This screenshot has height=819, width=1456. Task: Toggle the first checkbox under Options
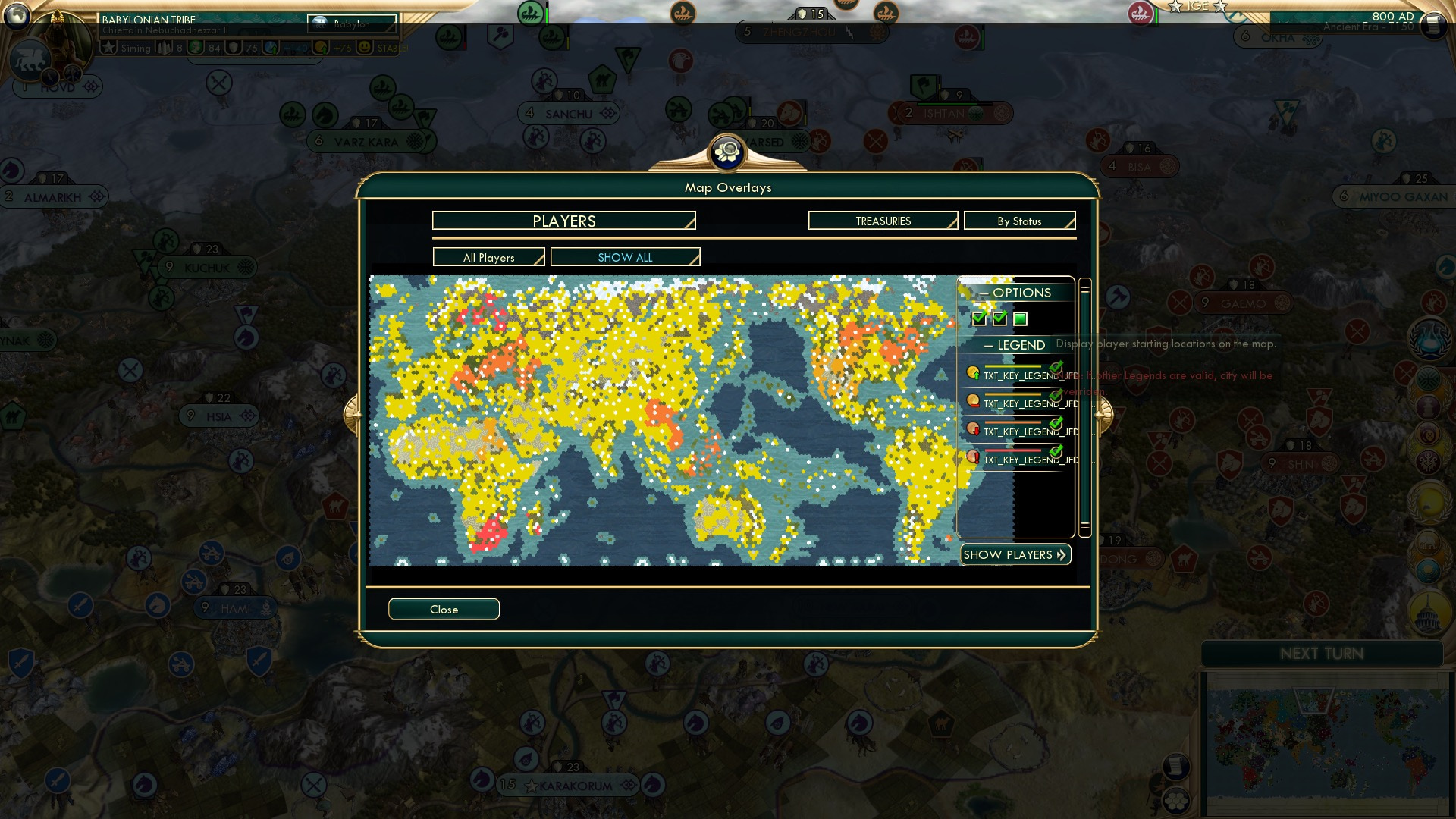(978, 319)
